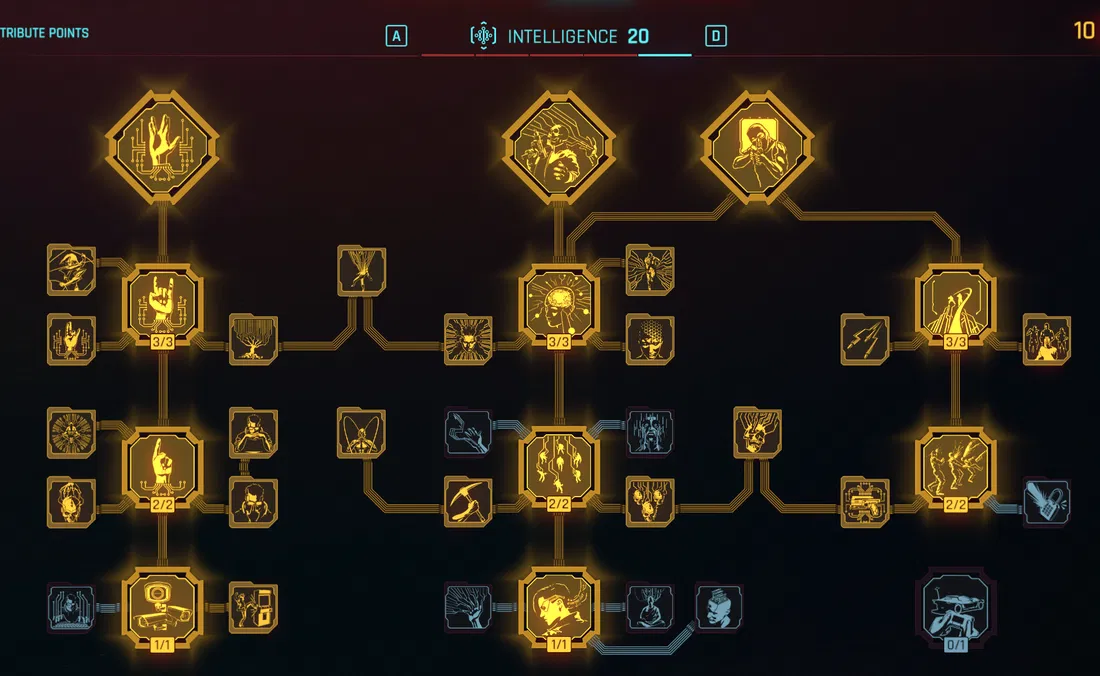Viewport: 1100px width, 676px height.
Task: Select the lightning bolts perk icon
Action: (865, 339)
